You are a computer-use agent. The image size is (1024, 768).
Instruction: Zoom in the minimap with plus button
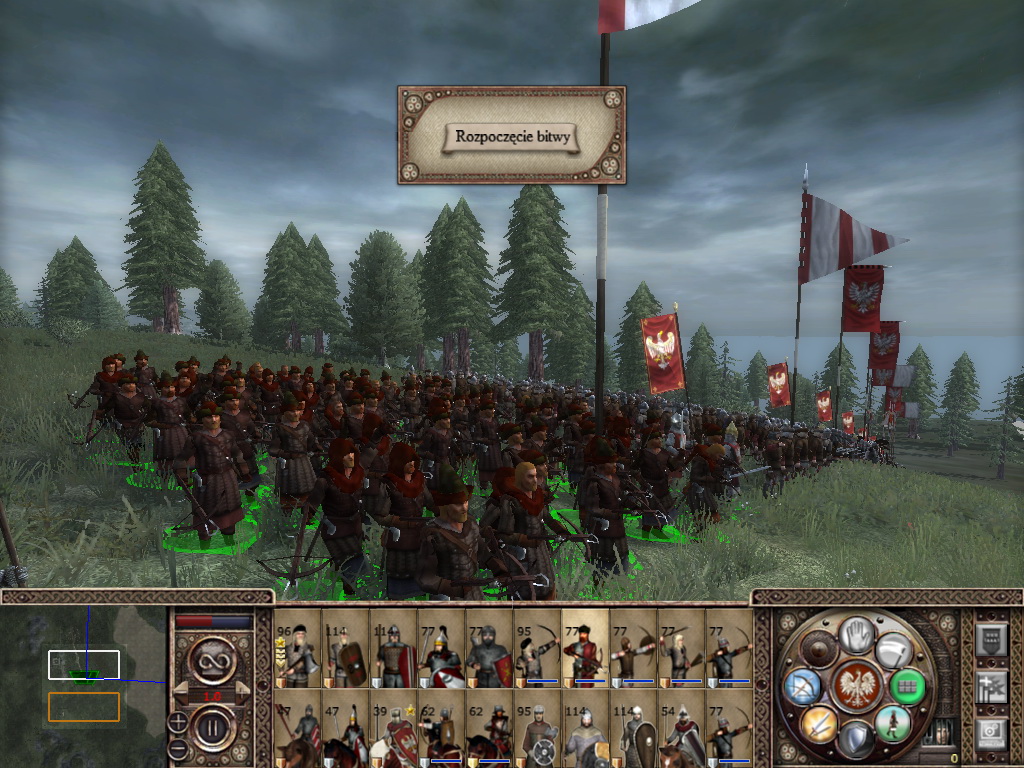177,721
